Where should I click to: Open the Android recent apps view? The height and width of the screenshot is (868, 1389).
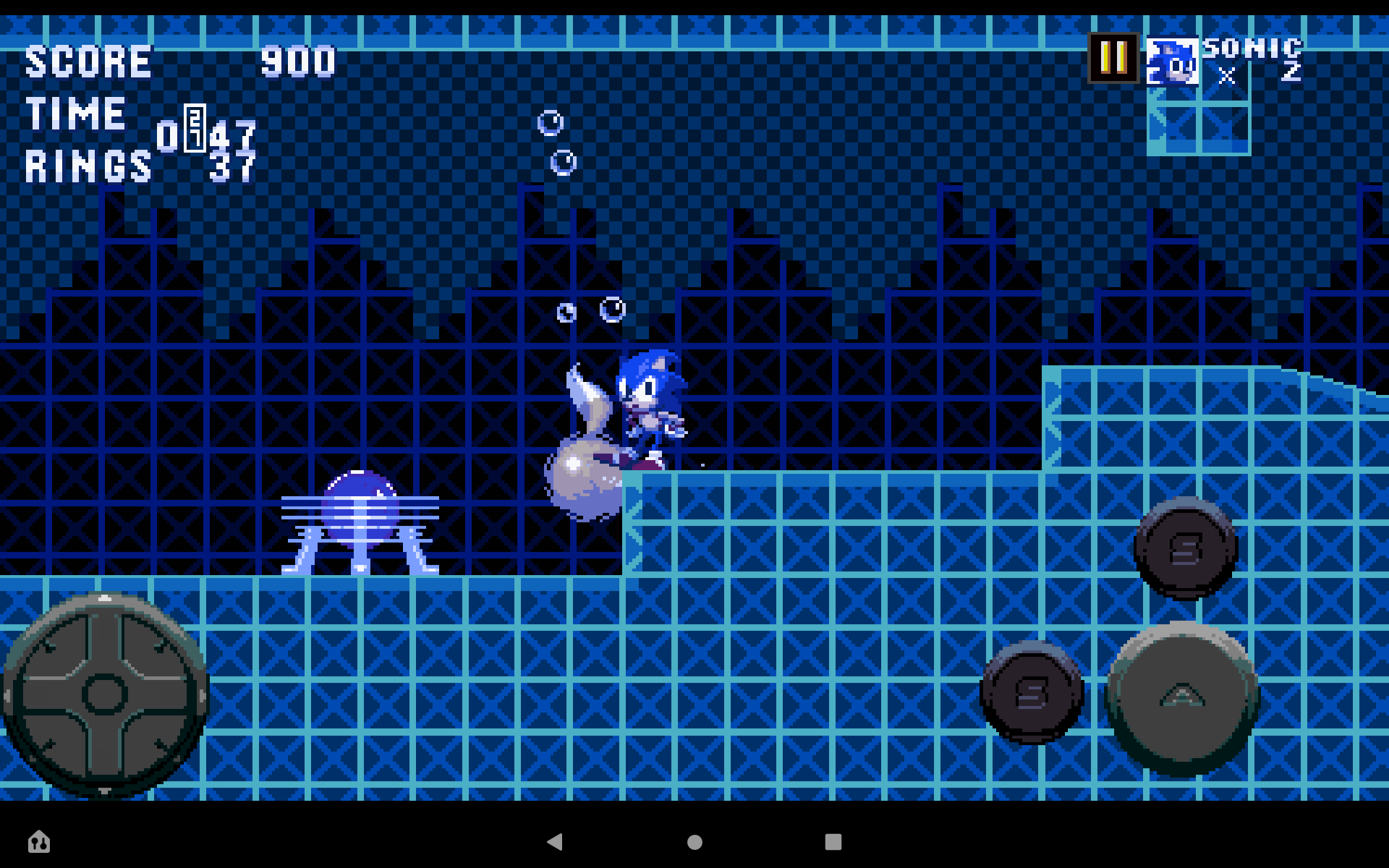832,842
